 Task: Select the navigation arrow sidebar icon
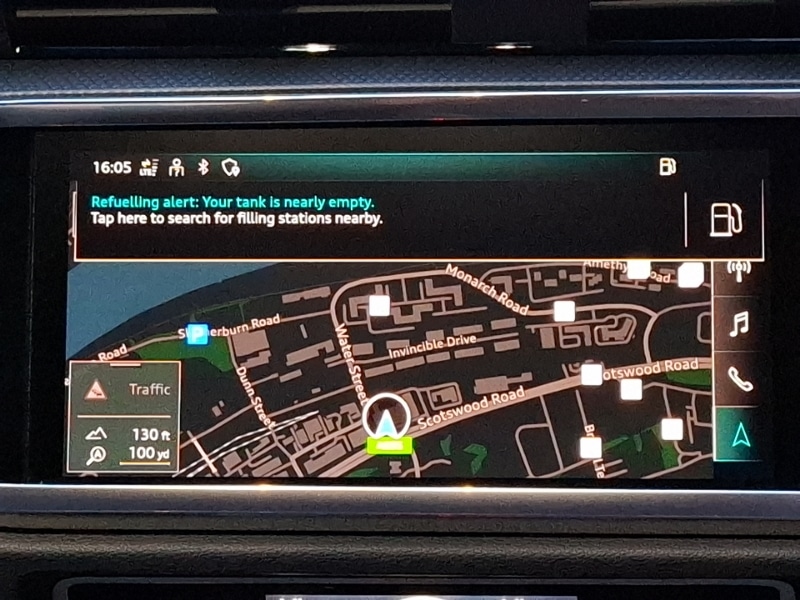pyautogui.click(x=739, y=434)
